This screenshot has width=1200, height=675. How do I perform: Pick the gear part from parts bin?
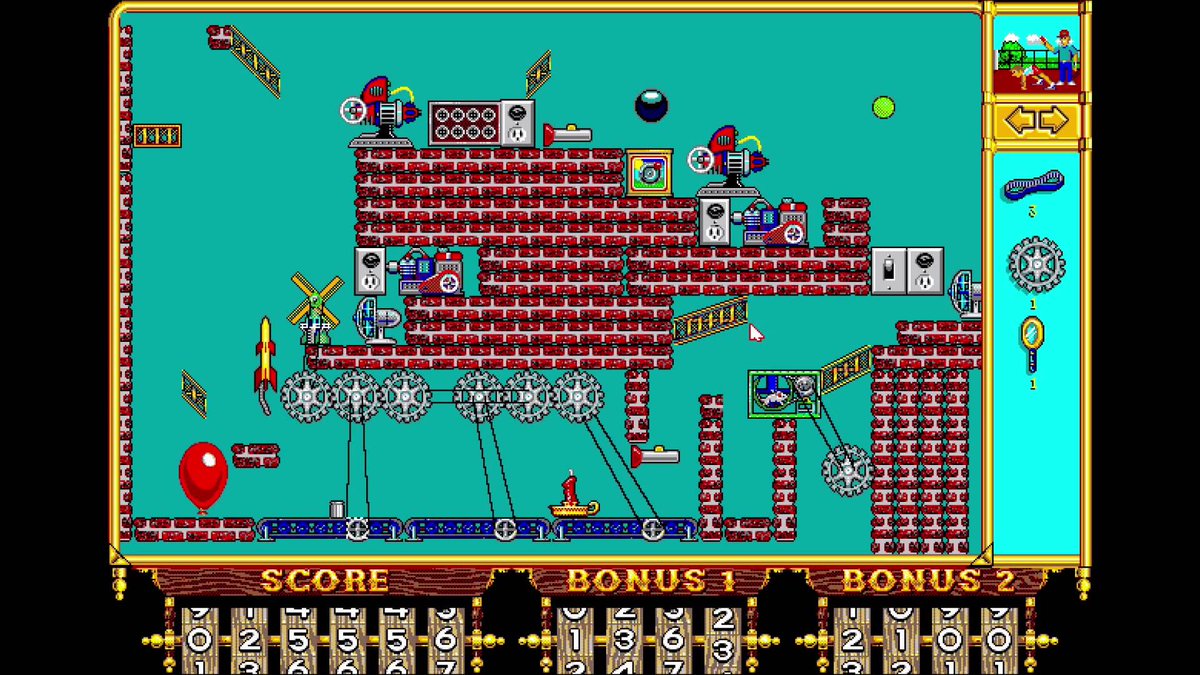pyautogui.click(x=1035, y=264)
